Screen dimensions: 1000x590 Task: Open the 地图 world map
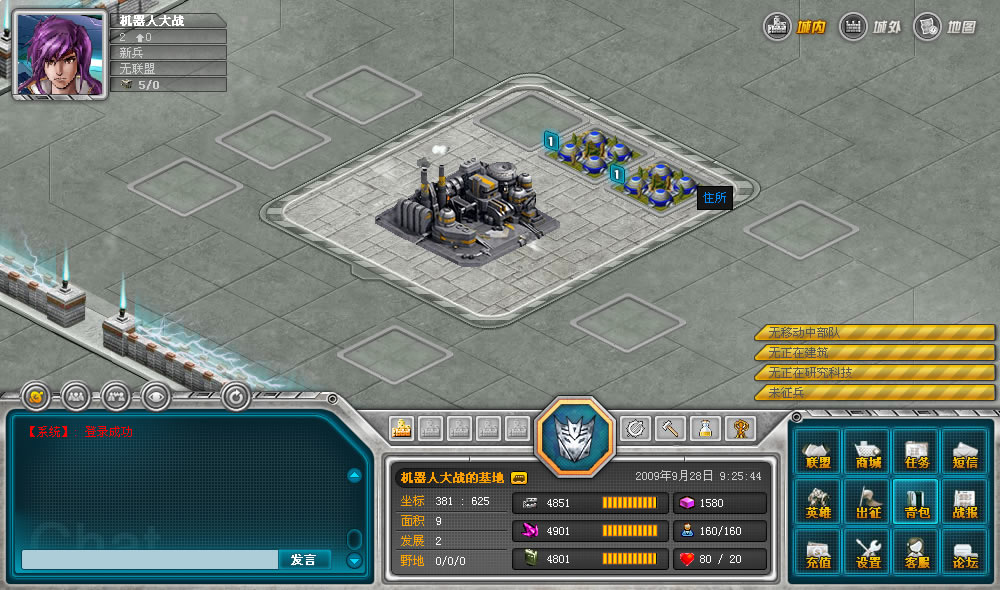pos(946,26)
